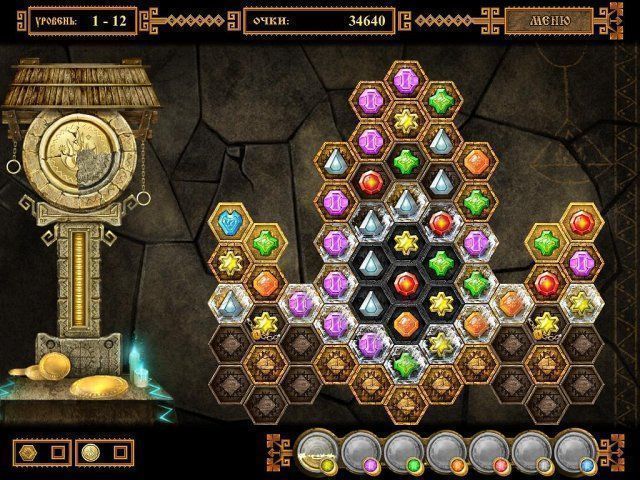Trigger the red gem bonus slot

[x=488, y=451]
